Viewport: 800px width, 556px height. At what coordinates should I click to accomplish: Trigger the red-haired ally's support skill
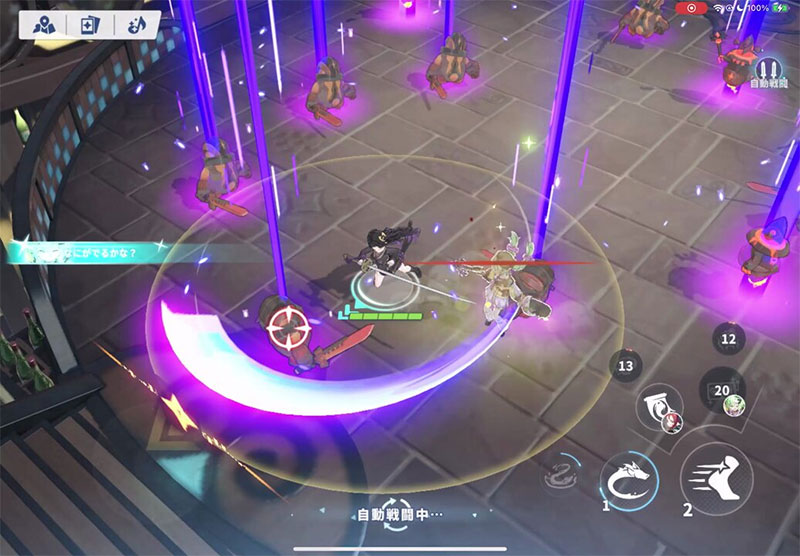[x=661, y=407]
